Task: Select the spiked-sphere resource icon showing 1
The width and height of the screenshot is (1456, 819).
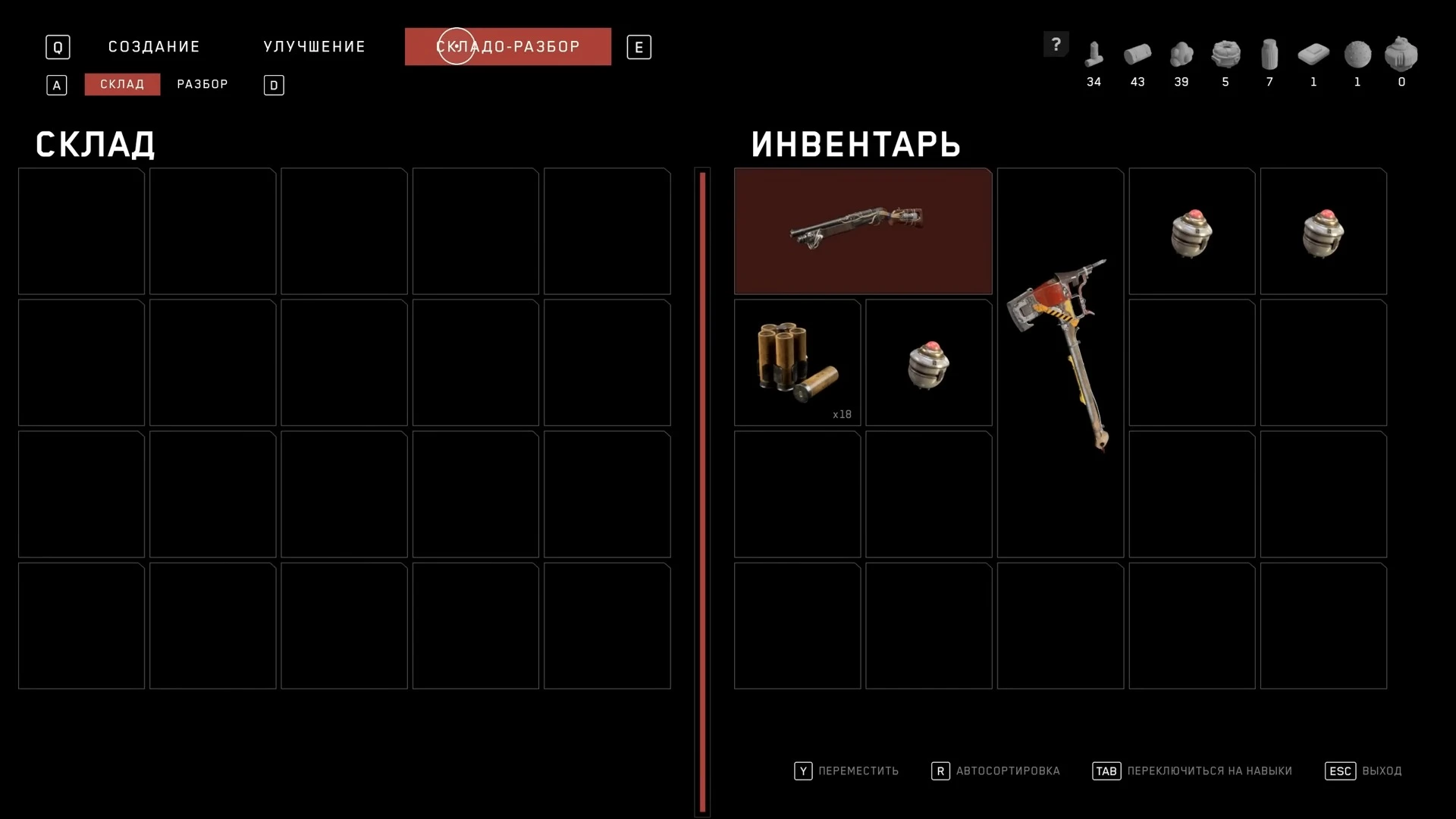Action: tap(1357, 55)
